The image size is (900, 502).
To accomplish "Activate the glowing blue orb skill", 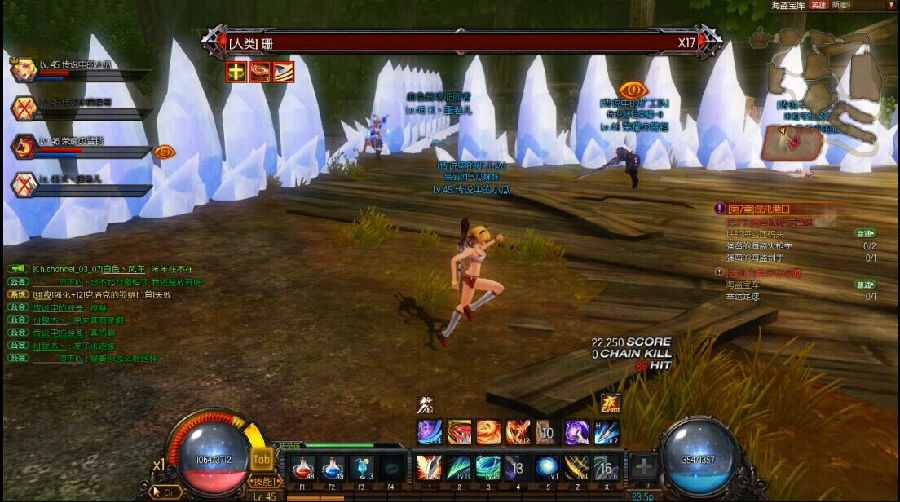I will click(546, 467).
